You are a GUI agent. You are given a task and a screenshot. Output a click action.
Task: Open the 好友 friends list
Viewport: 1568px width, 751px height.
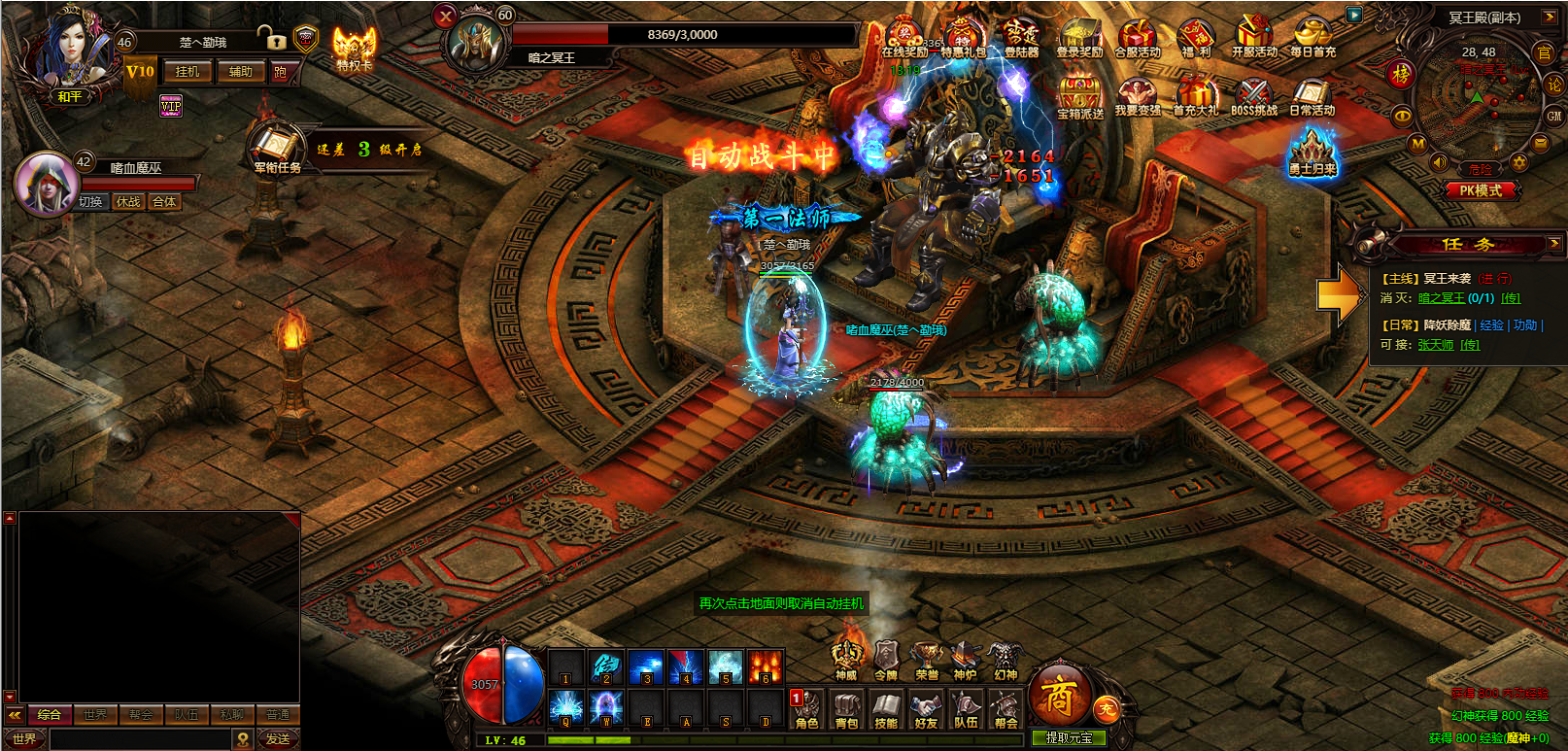coord(926,708)
